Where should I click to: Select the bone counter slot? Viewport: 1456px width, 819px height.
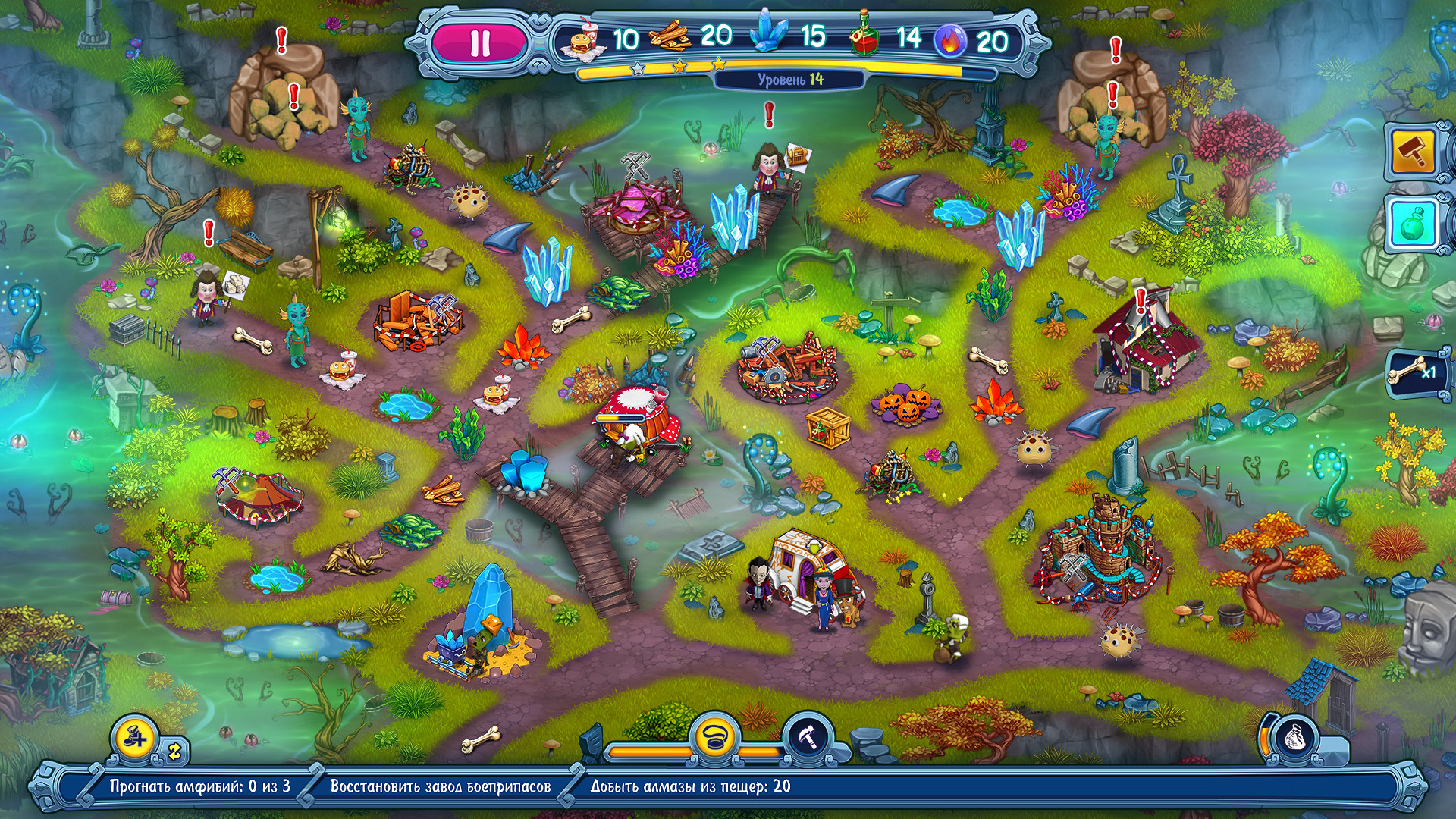pyautogui.click(x=1414, y=372)
